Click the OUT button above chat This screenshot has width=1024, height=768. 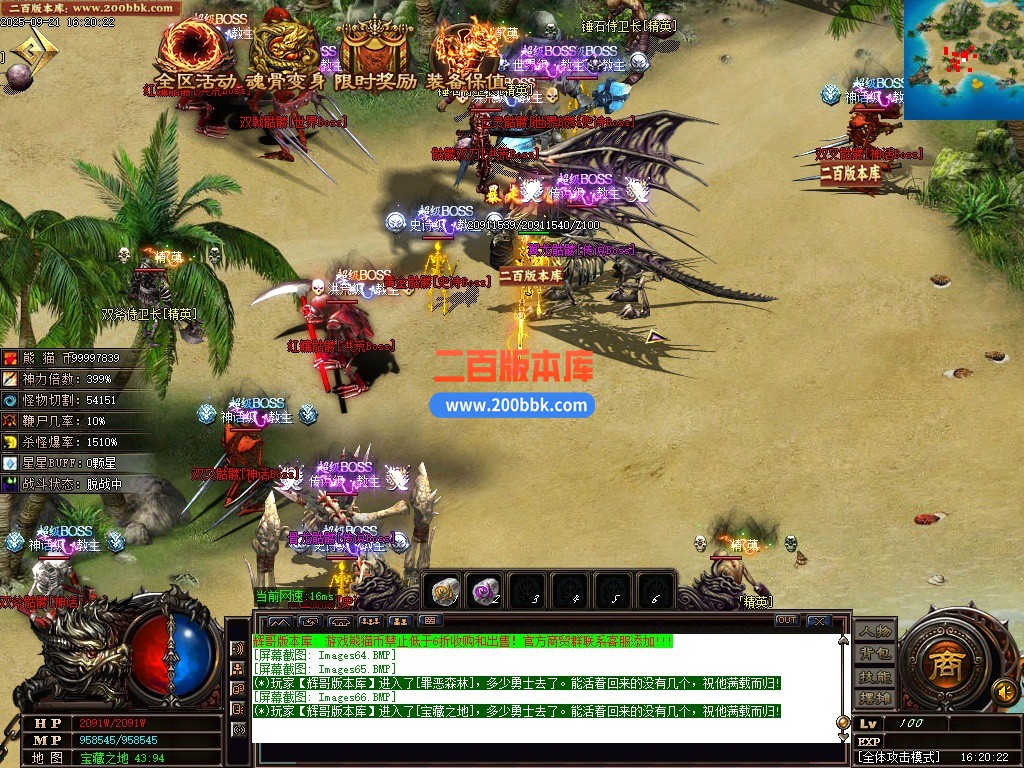(787, 621)
